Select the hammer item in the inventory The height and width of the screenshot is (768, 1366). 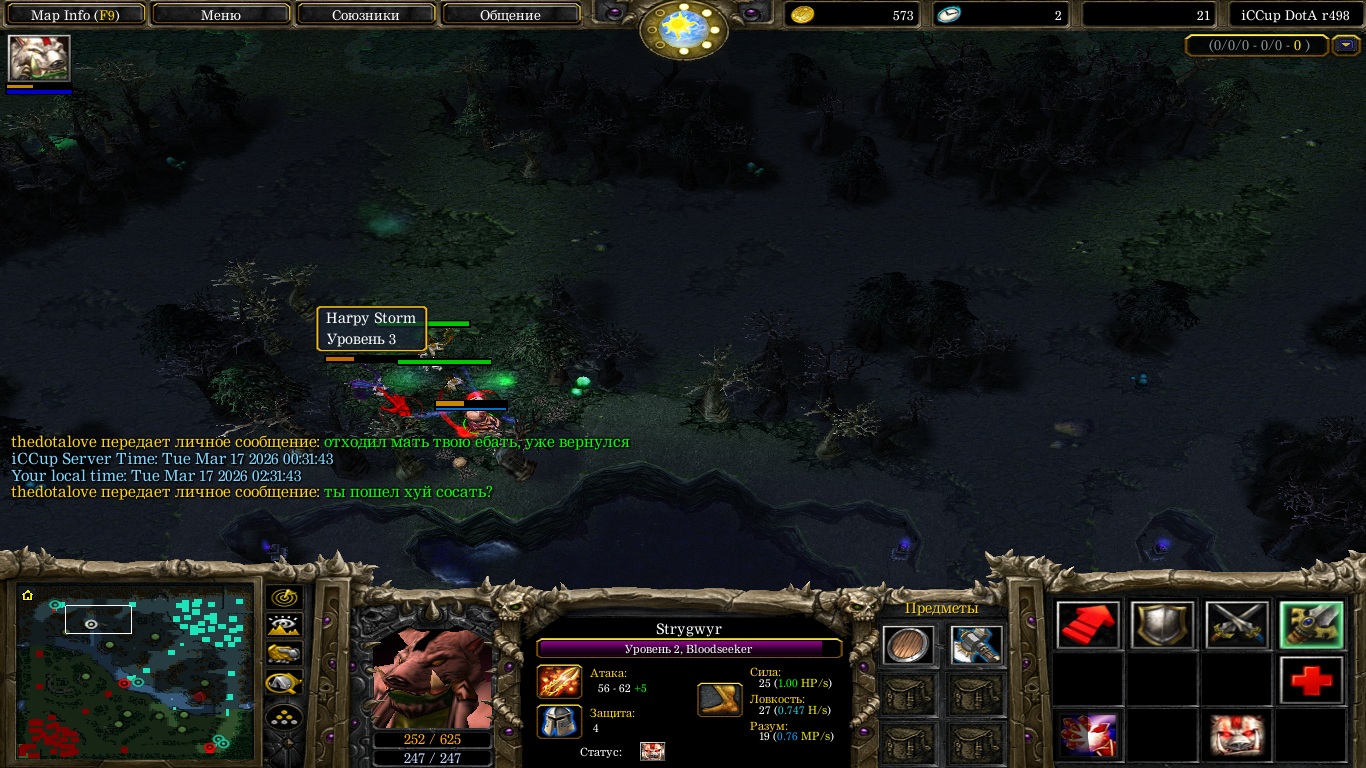coord(976,646)
